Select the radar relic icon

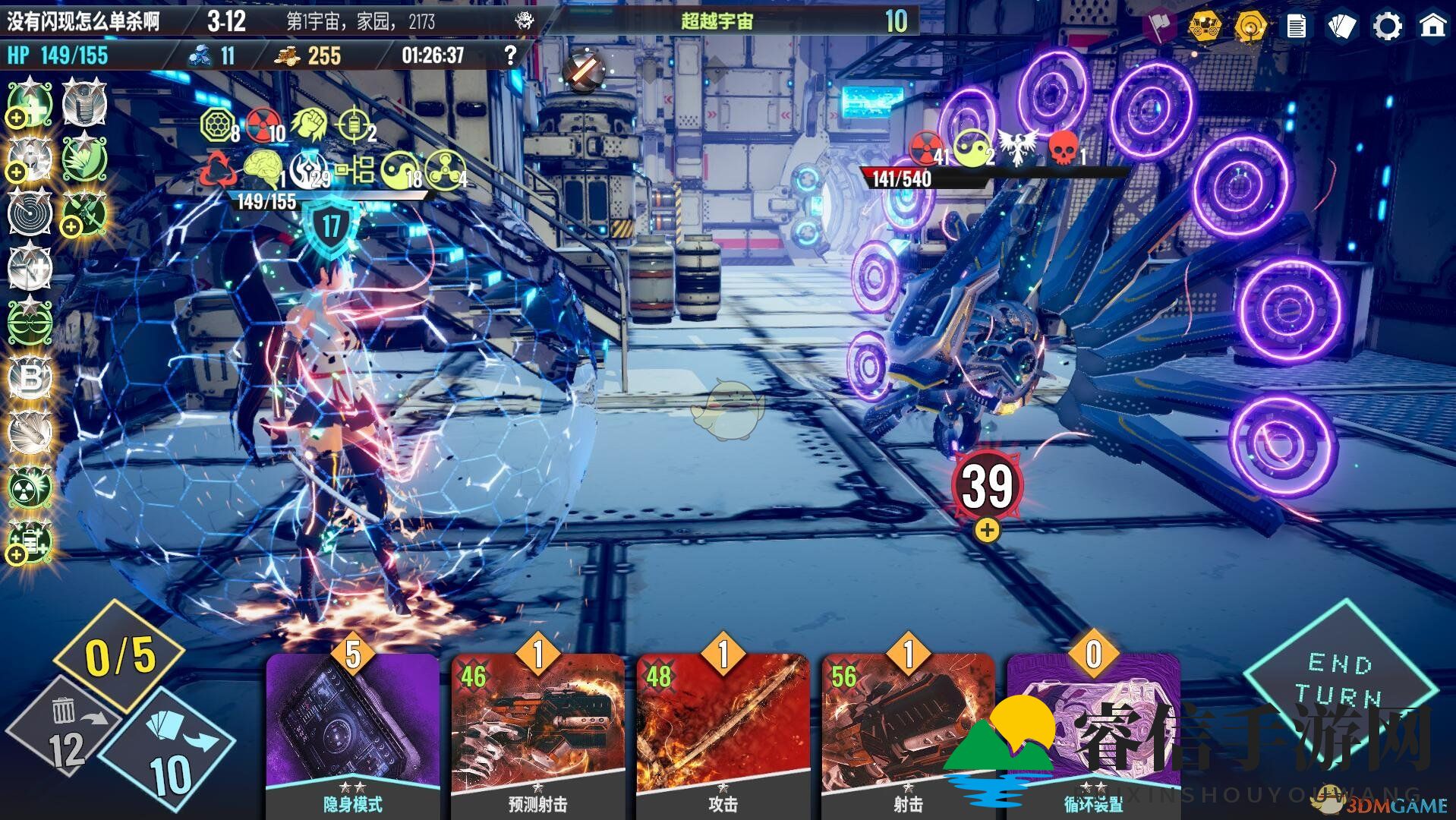click(30, 213)
